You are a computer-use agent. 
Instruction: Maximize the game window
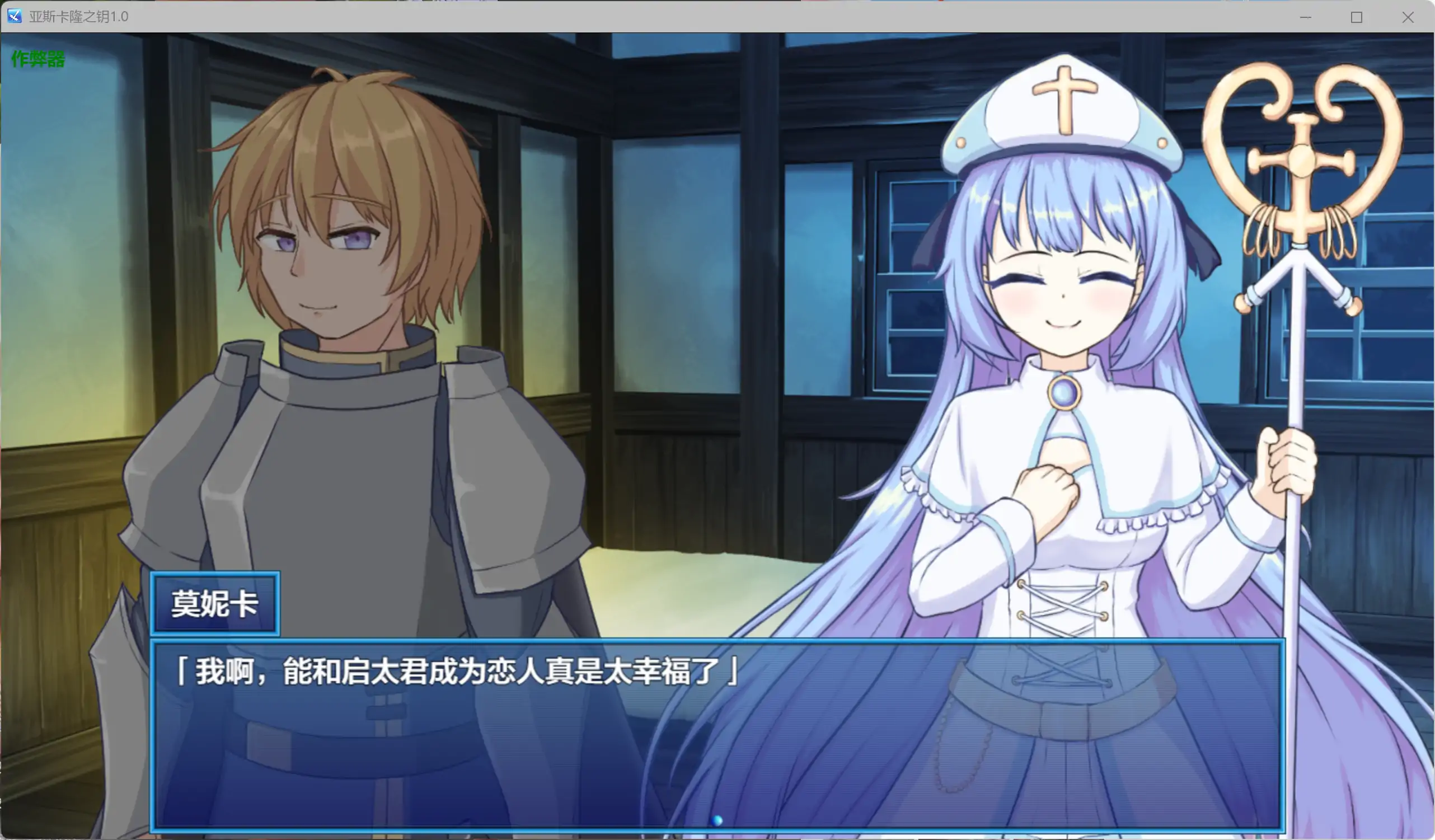(x=1357, y=17)
